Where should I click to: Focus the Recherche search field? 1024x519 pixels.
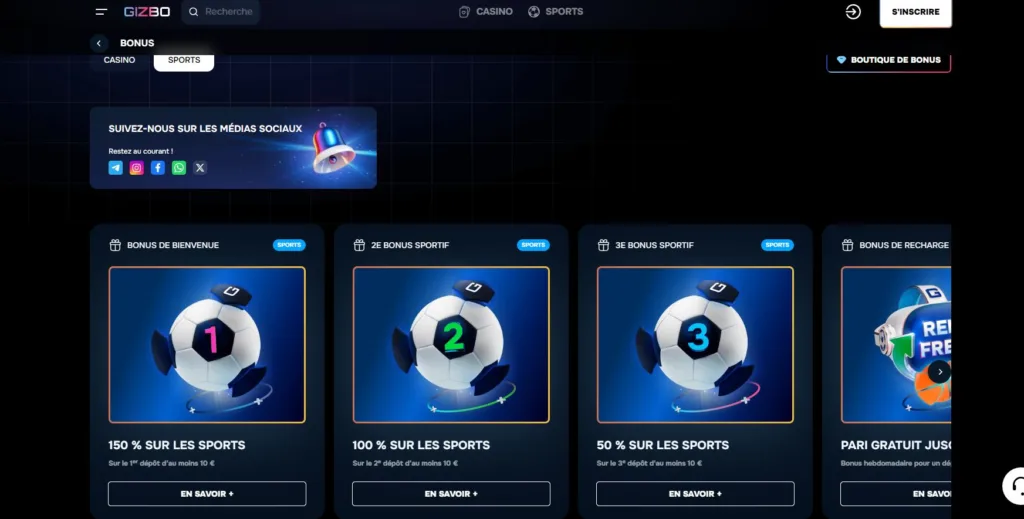tap(228, 12)
